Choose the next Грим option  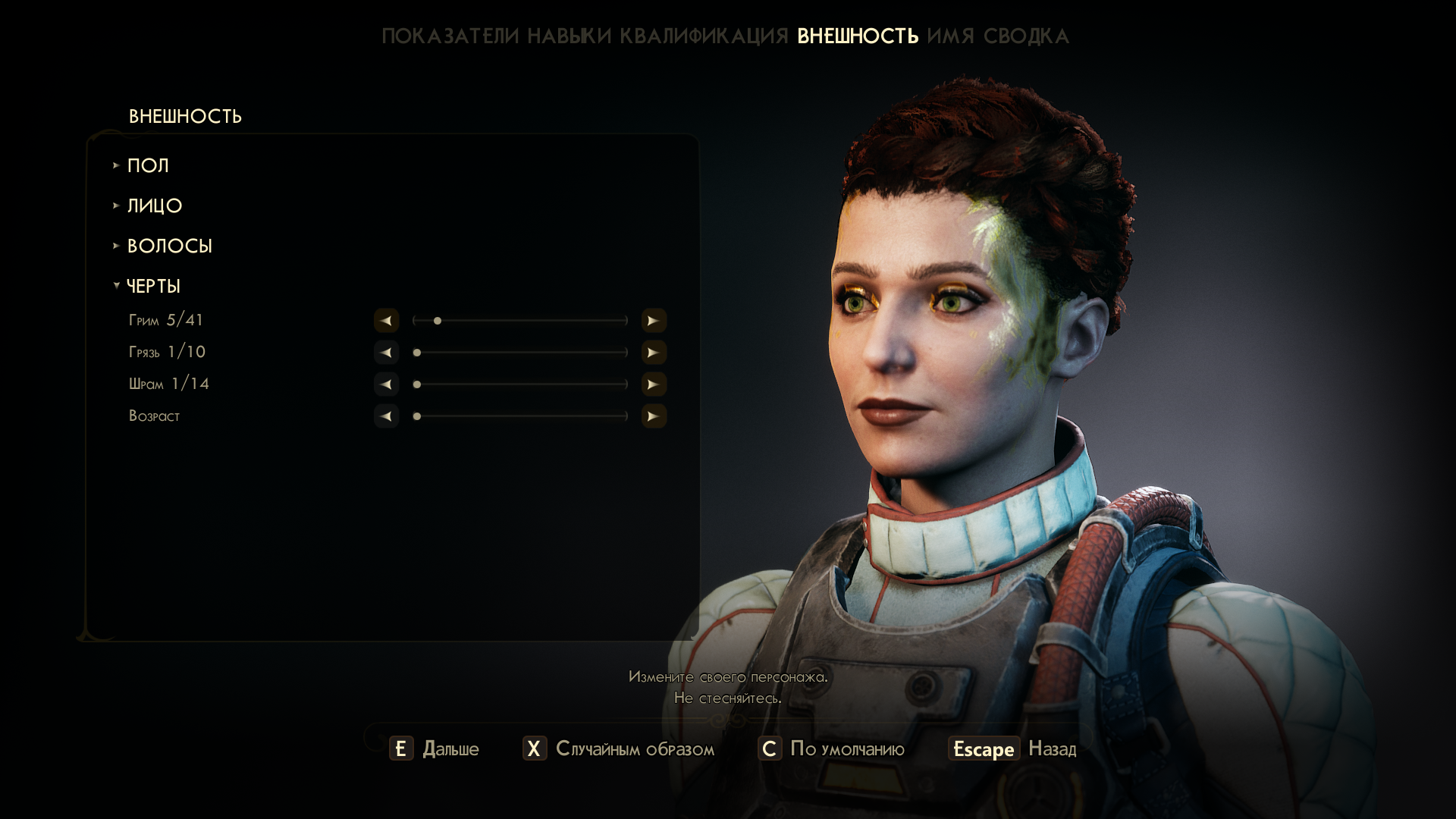(x=654, y=321)
